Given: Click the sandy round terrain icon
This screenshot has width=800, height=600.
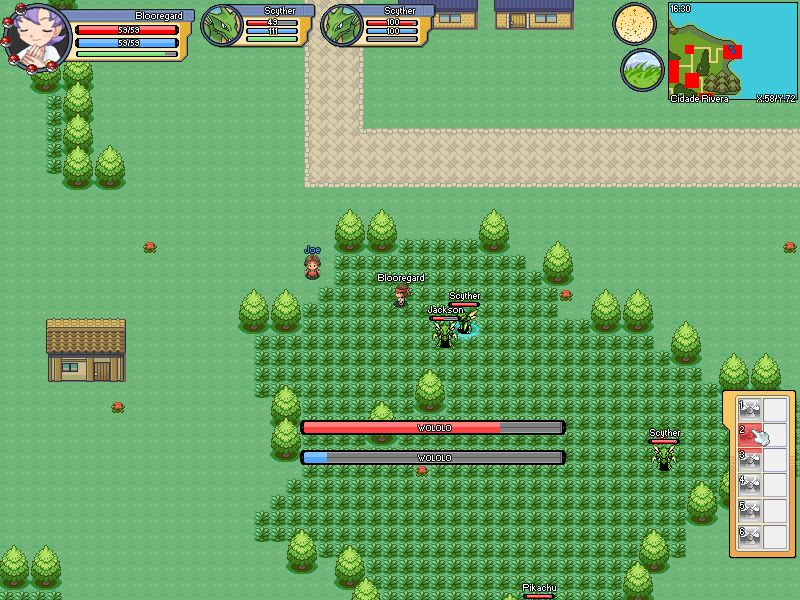Looking at the screenshot, I should [634, 23].
